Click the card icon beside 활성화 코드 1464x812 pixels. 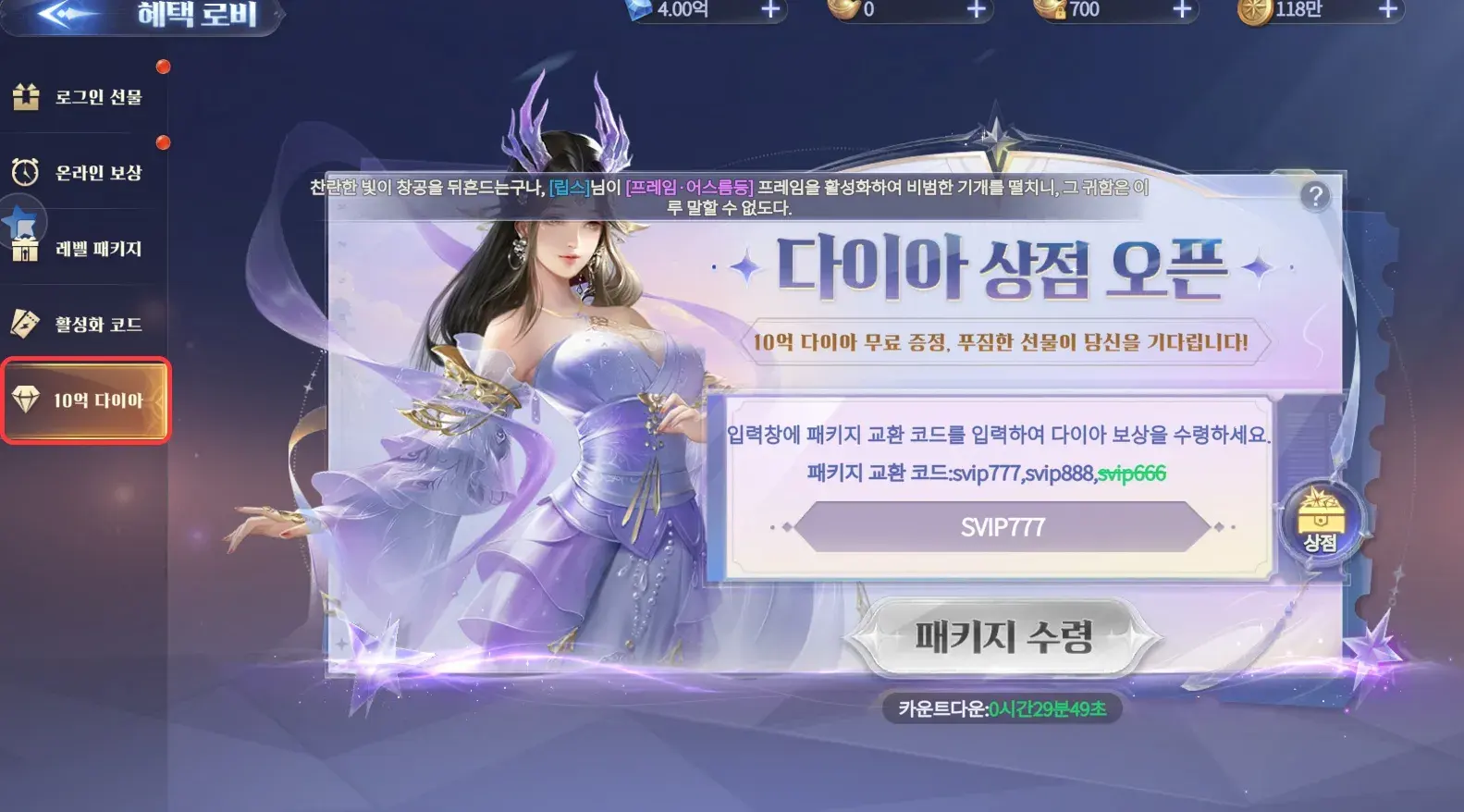pos(25,324)
